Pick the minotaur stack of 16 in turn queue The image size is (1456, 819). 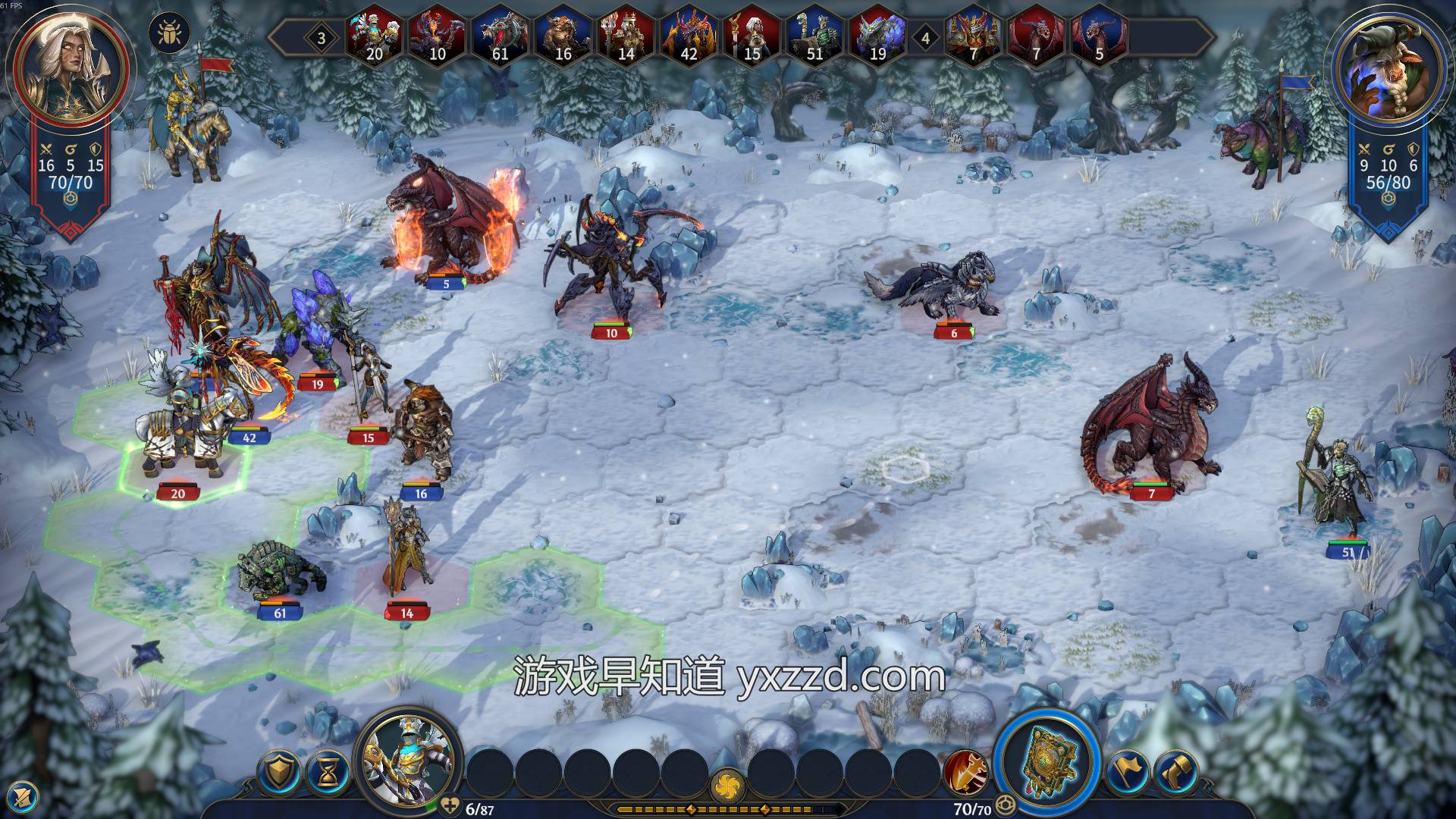click(563, 36)
